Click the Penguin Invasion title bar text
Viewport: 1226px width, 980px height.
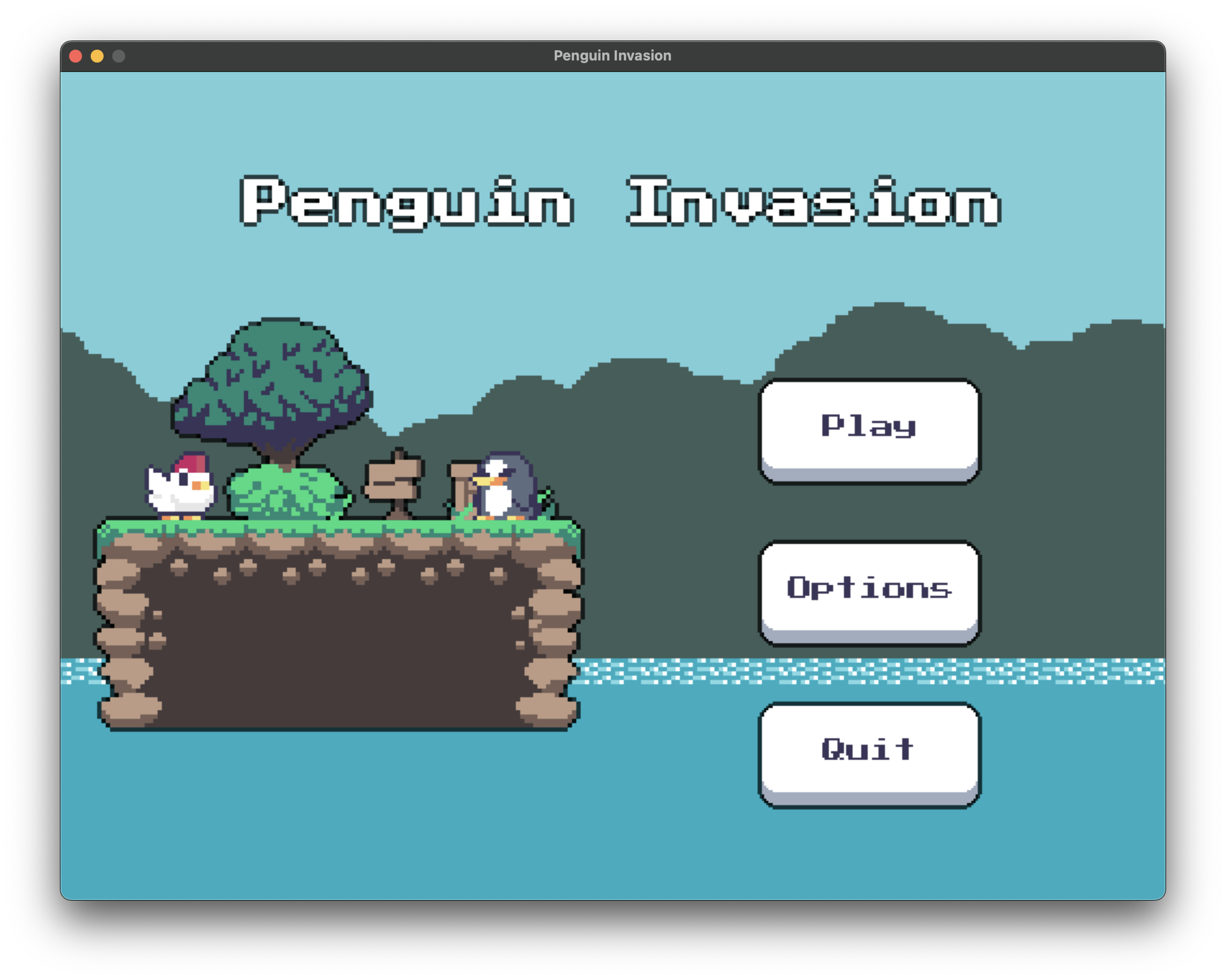point(612,55)
